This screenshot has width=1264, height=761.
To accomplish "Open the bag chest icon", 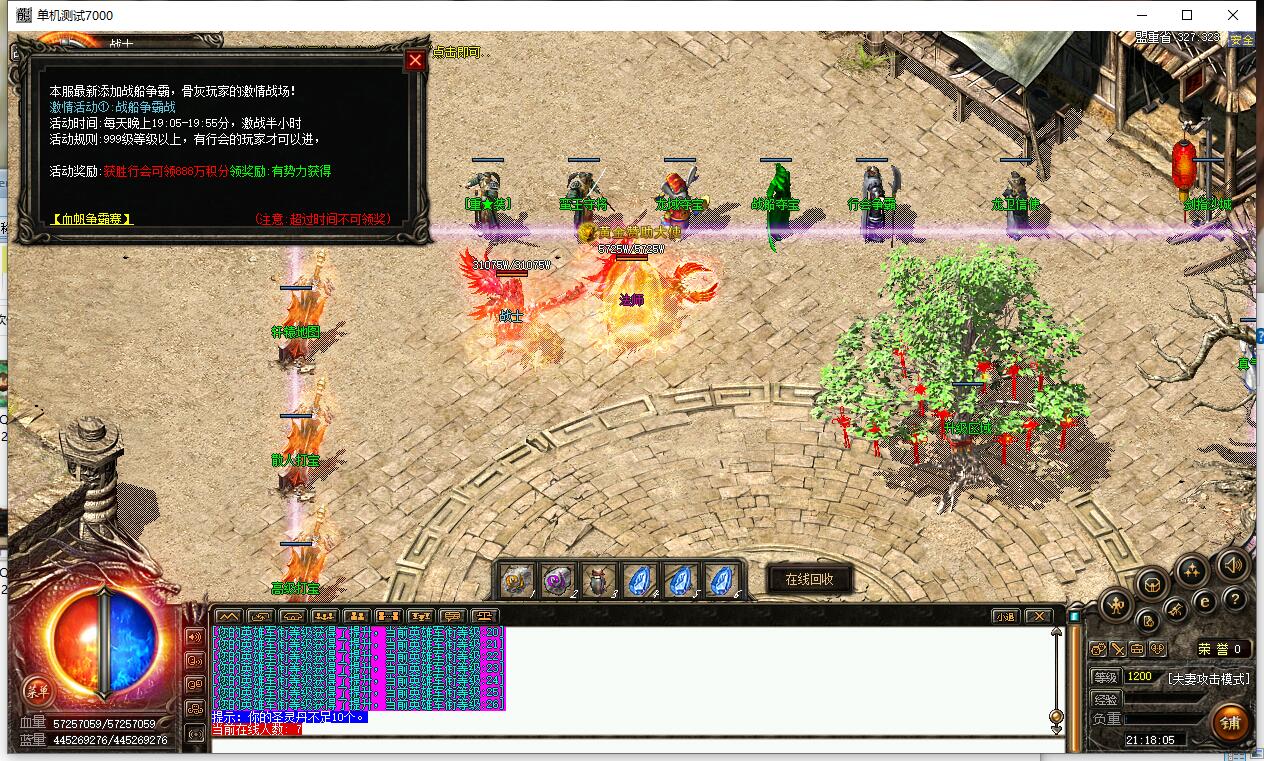I will (1153, 582).
